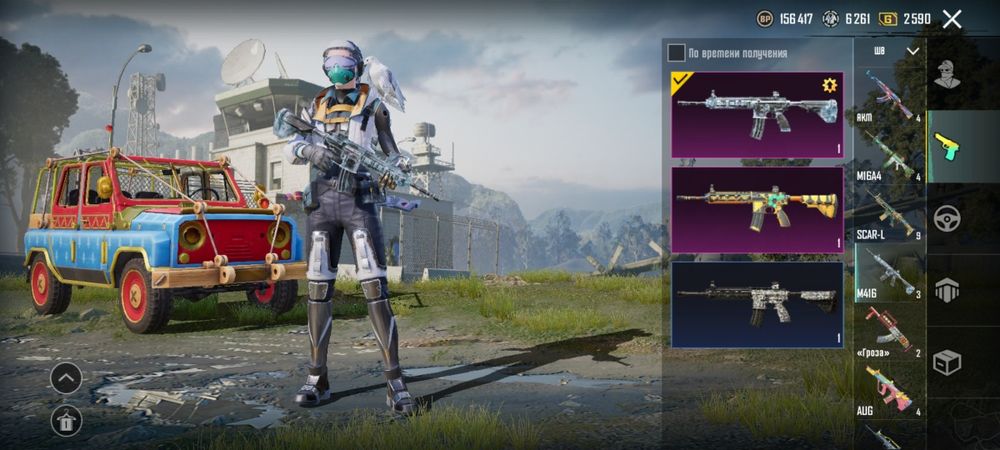Switch to the weapon skins pistol tab
Screen dimensions: 1000x450
coord(947,146)
